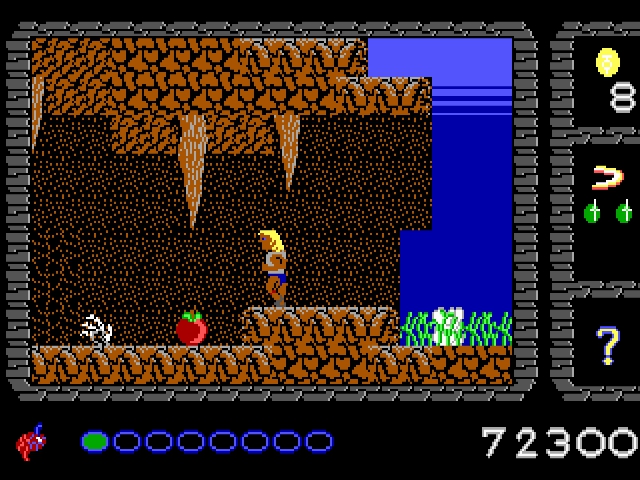Click the red heart icon beside the health pips

pyautogui.click(x=32, y=440)
